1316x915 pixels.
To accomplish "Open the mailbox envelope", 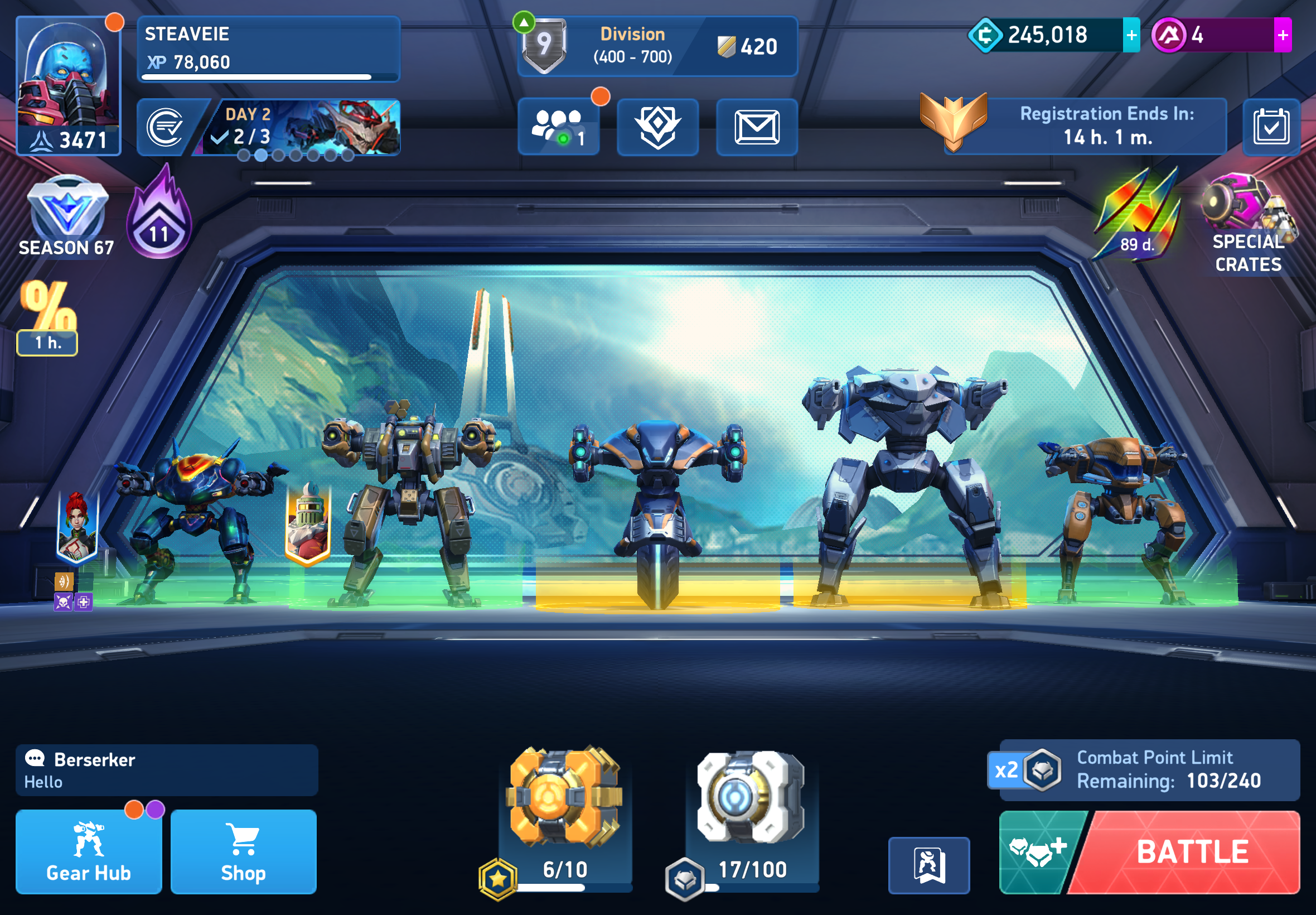I will pos(756,127).
